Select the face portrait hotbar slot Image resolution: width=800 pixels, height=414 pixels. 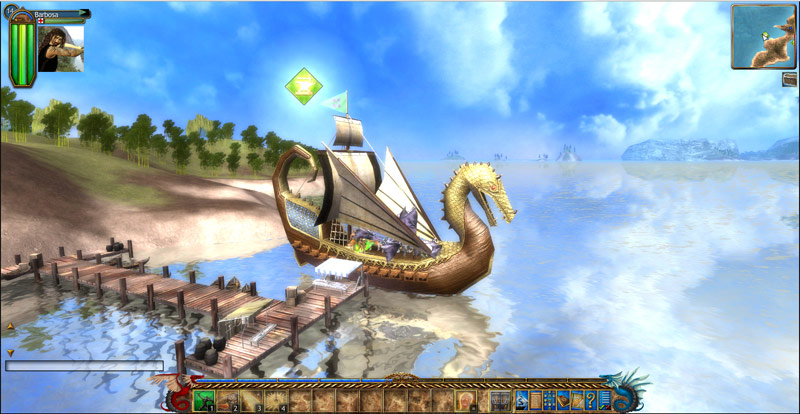point(467,401)
